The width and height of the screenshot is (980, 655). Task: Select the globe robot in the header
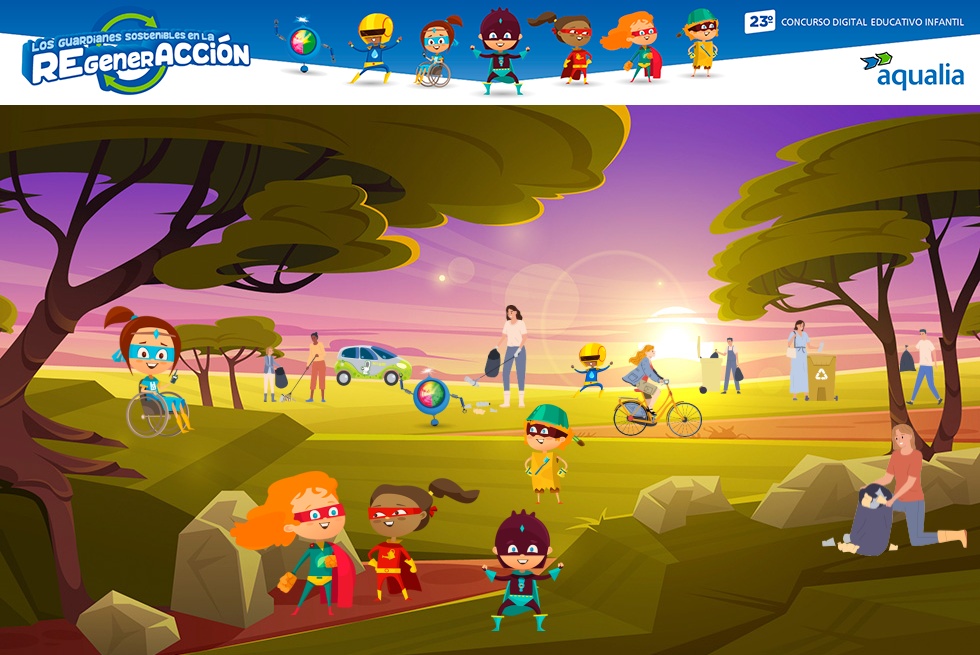pyautogui.click(x=301, y=46)
